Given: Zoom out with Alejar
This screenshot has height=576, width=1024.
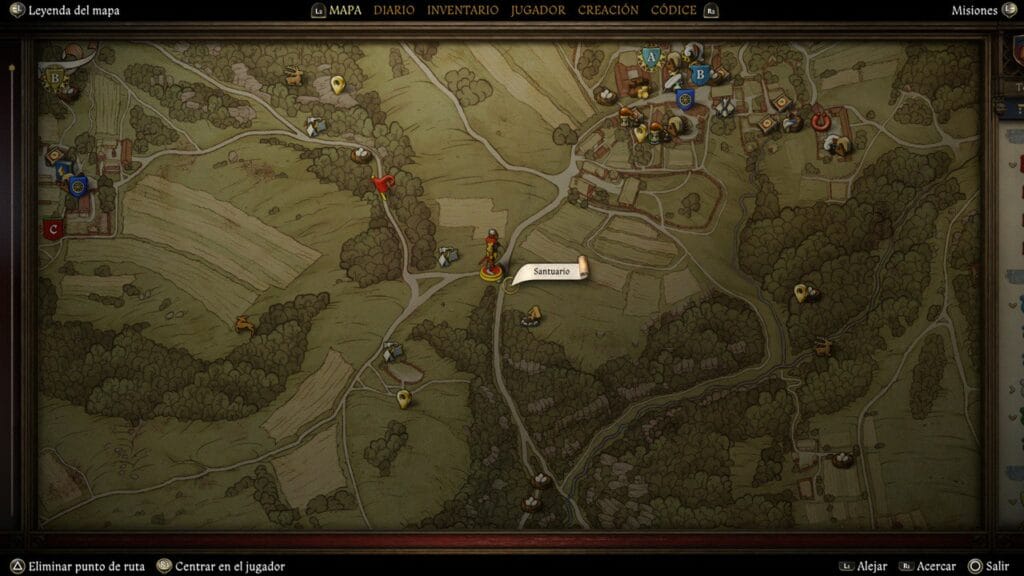Looking at the screenshot, I should coord(872,566).
